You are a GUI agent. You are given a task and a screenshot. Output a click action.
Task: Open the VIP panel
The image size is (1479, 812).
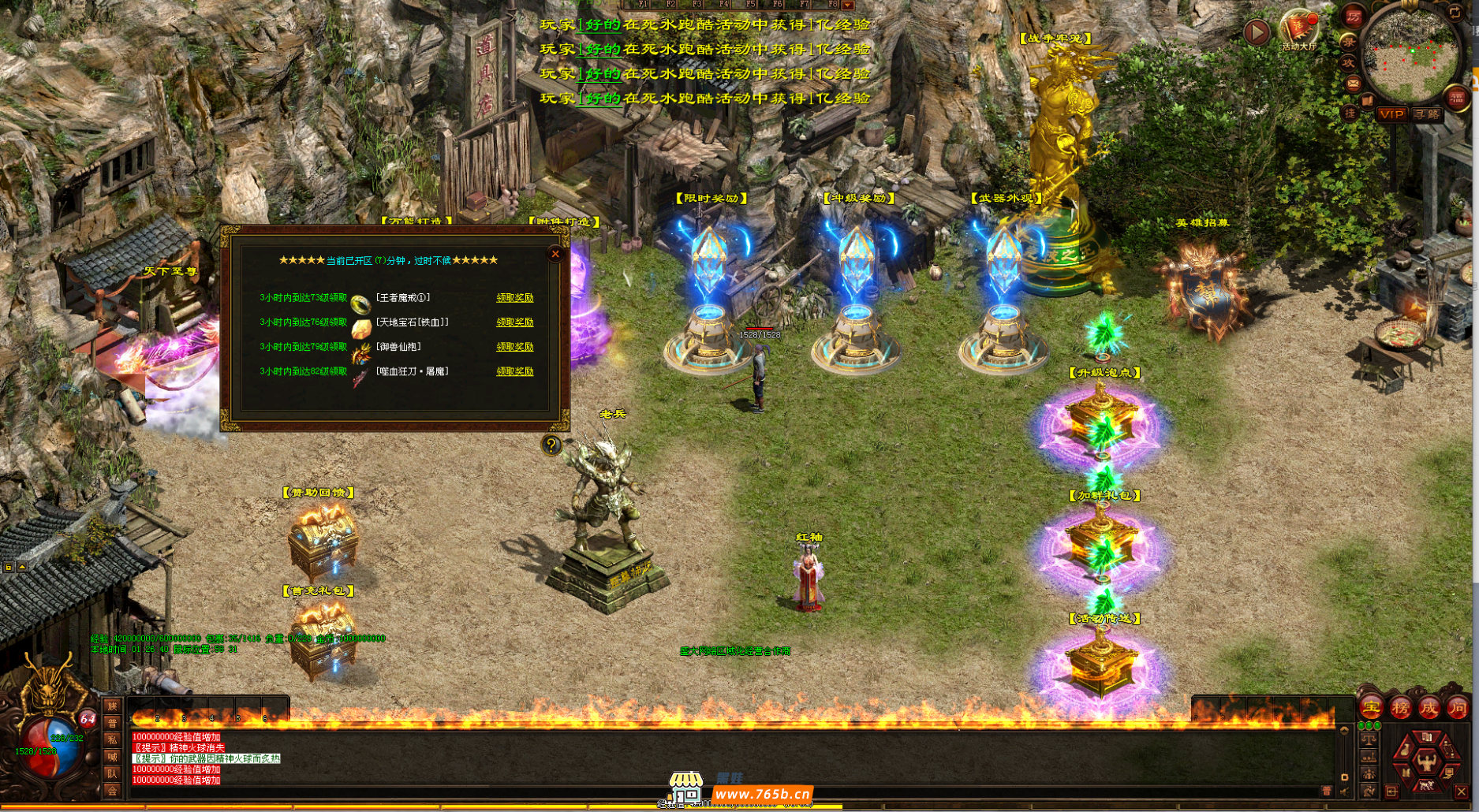point(1391,114)
